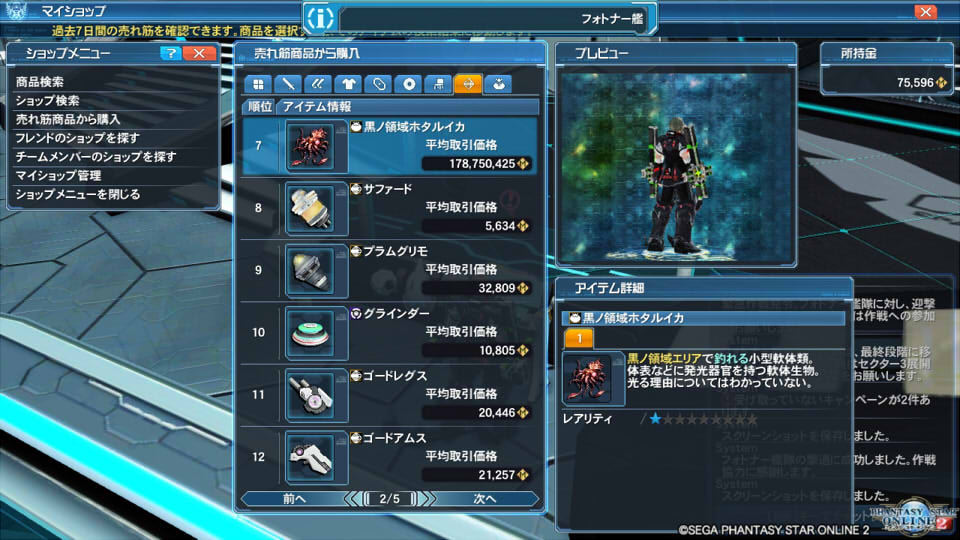Select the グラインダー item row
Image resolution: width=960 pixels, height=540 pixels.
(x=390, y=332)
